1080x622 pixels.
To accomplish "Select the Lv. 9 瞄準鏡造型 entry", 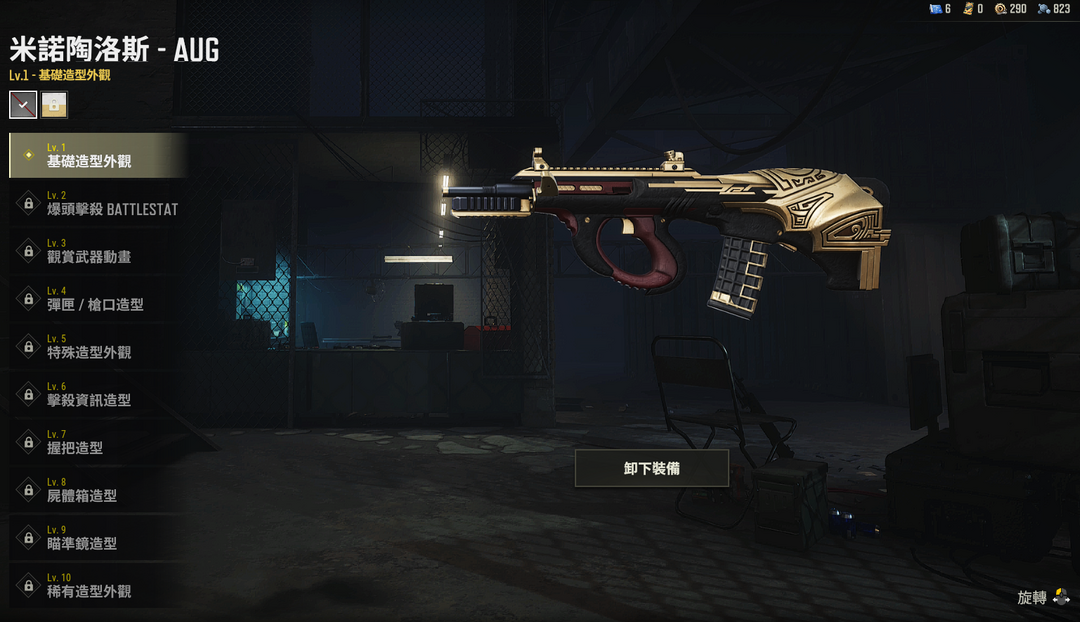I will tap(98, 538).
